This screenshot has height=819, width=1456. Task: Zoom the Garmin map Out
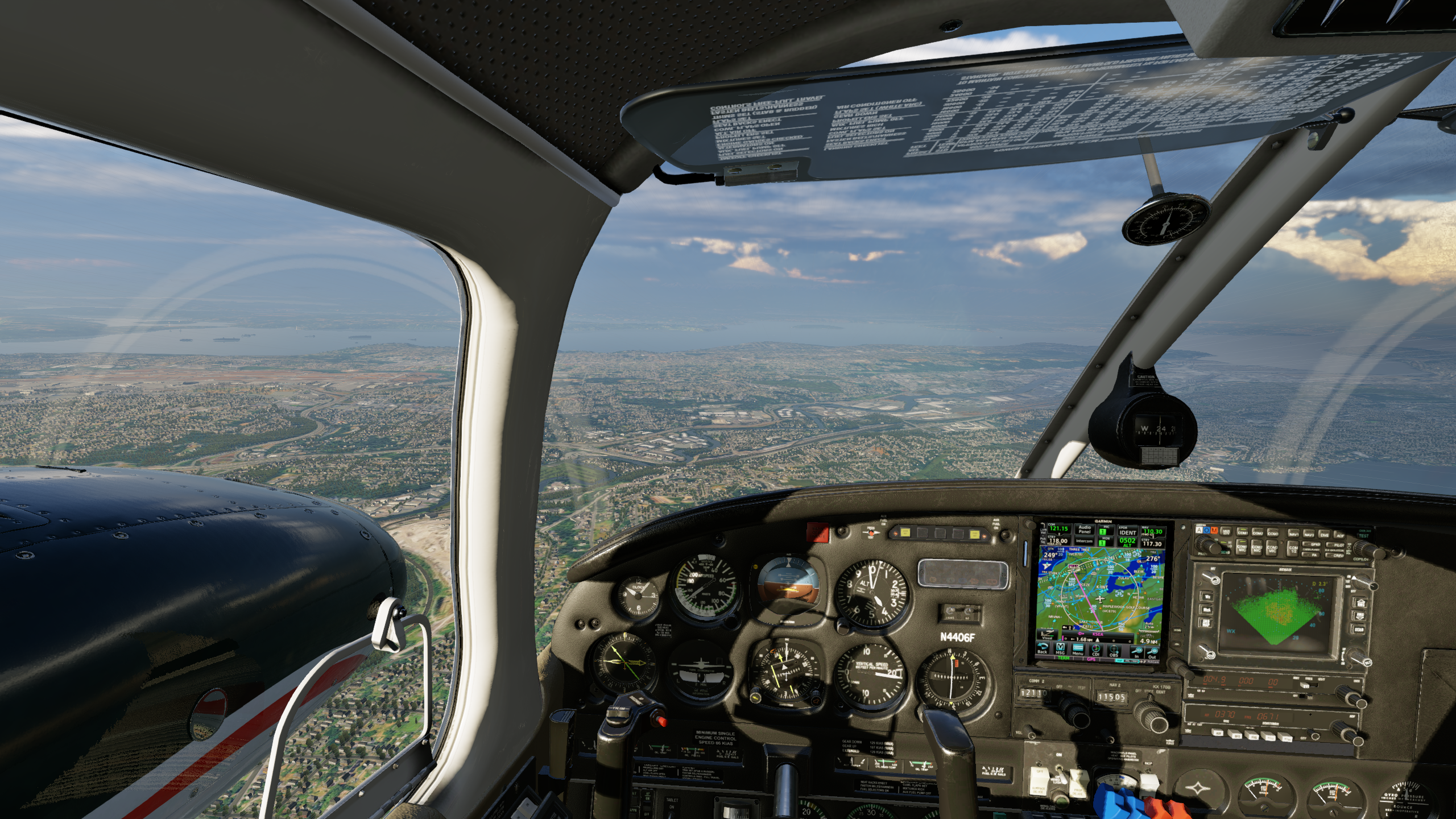[x=1152, y=653]
